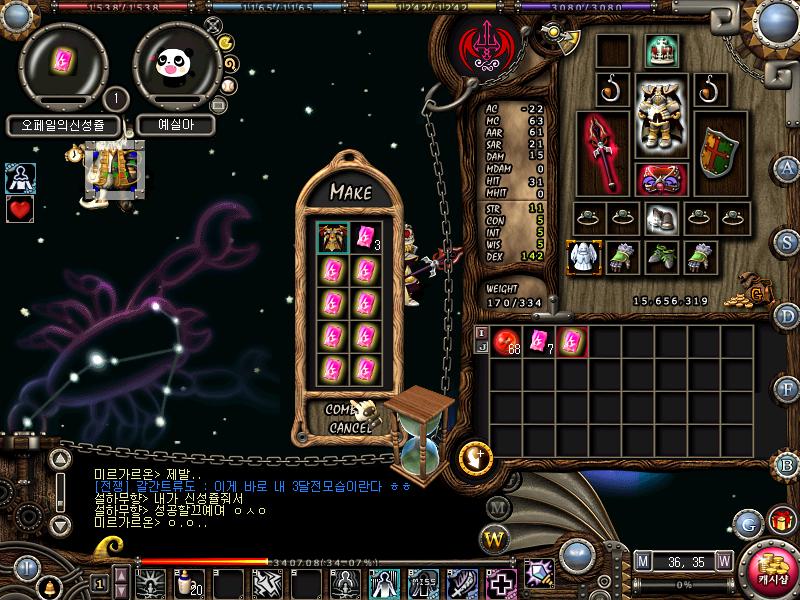Click the equipped boots slot
The image size is (800, 600).
point(660,216)
